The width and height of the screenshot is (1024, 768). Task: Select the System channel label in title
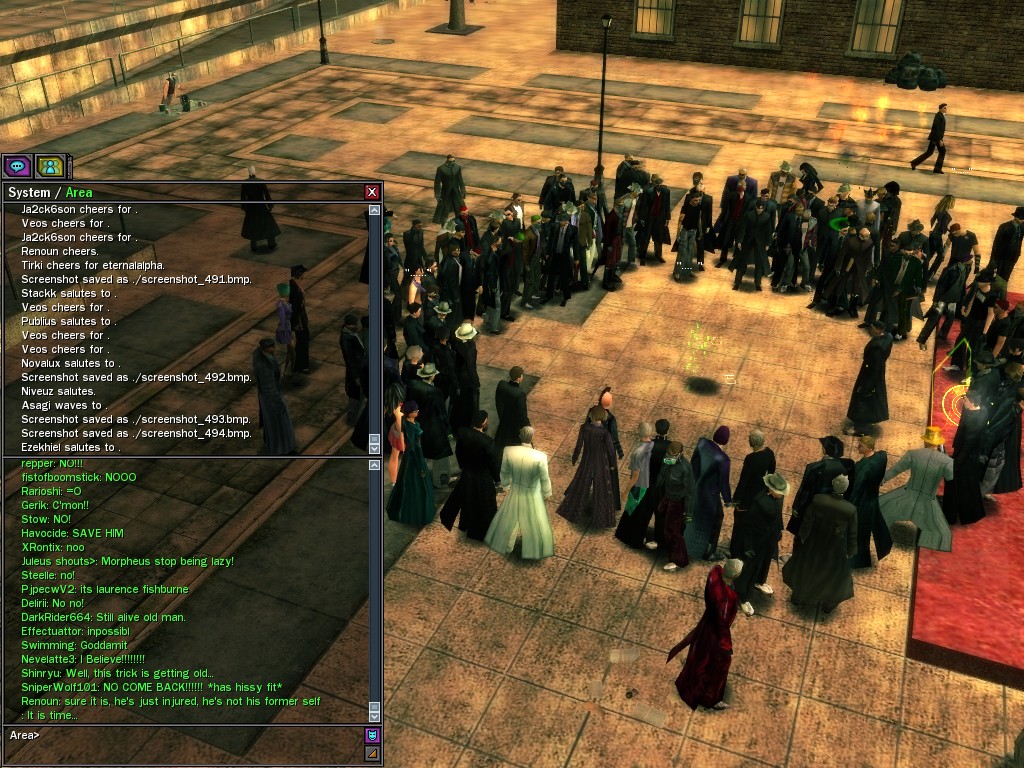(x=28, y=192)
